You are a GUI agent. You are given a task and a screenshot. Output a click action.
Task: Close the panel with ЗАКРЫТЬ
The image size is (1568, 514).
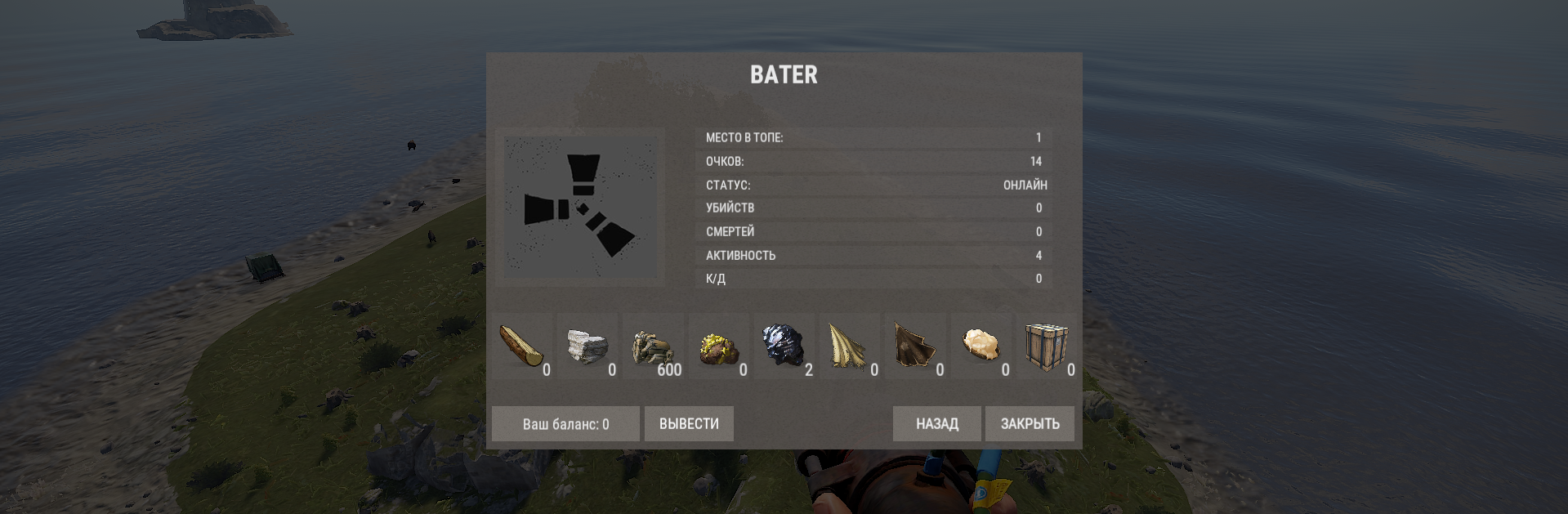1030,424
